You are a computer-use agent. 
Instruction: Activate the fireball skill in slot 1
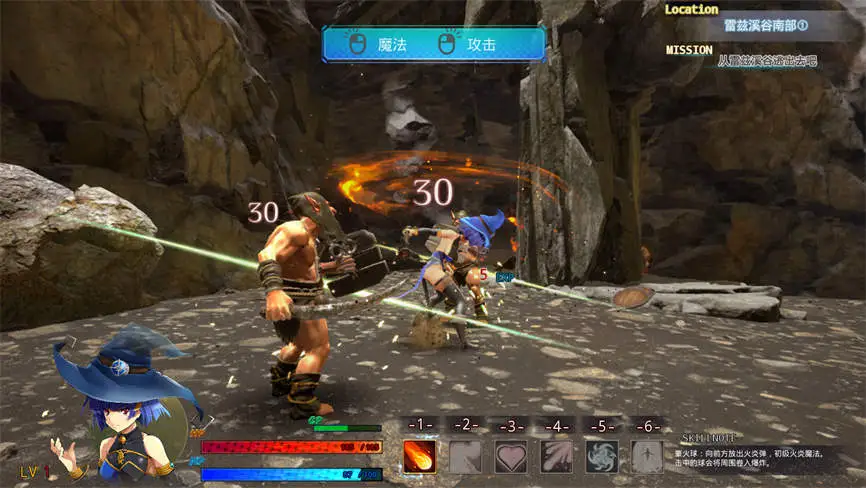[x=419, y=456]
